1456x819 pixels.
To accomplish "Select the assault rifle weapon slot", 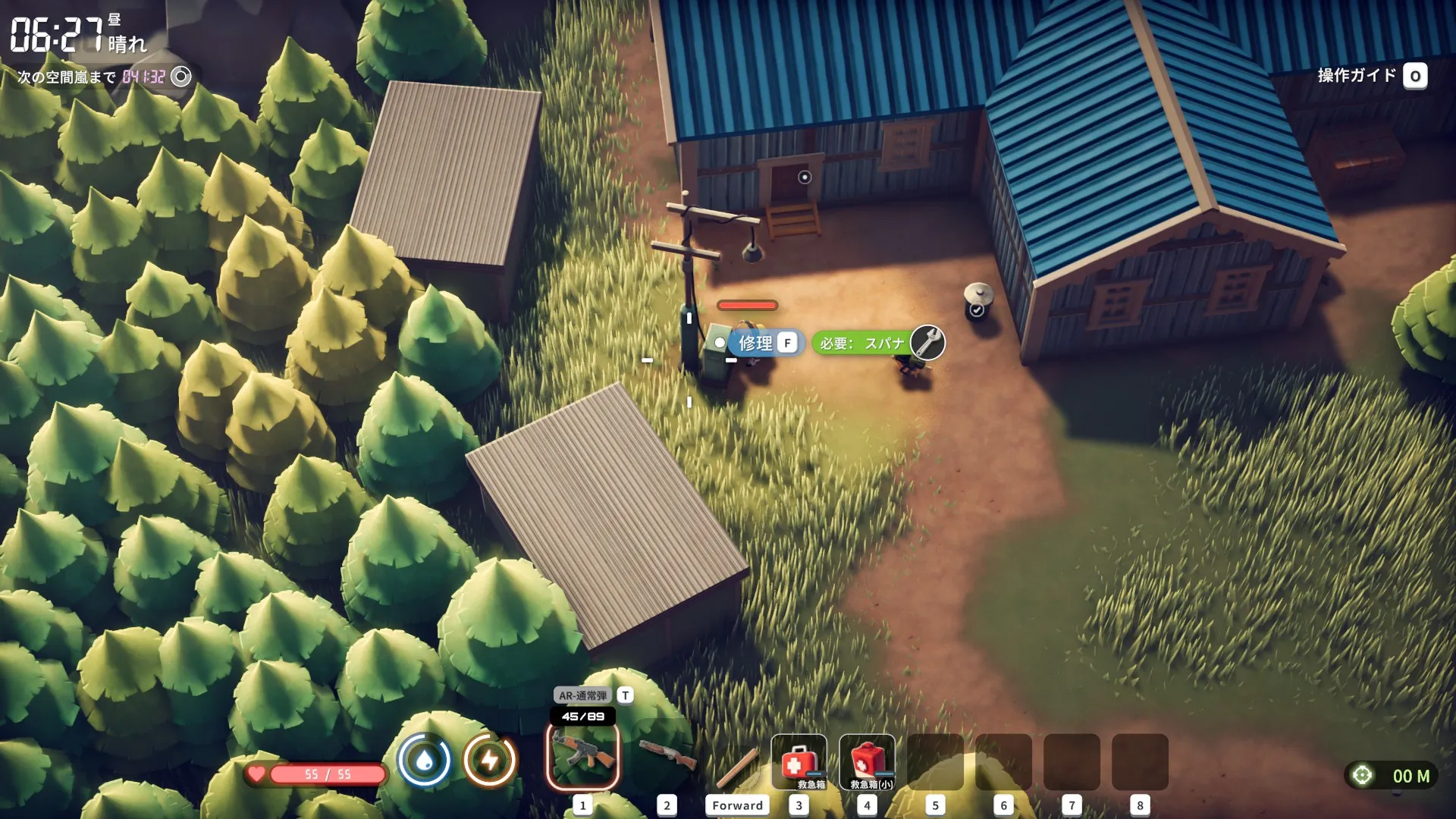I will point(582,757).
